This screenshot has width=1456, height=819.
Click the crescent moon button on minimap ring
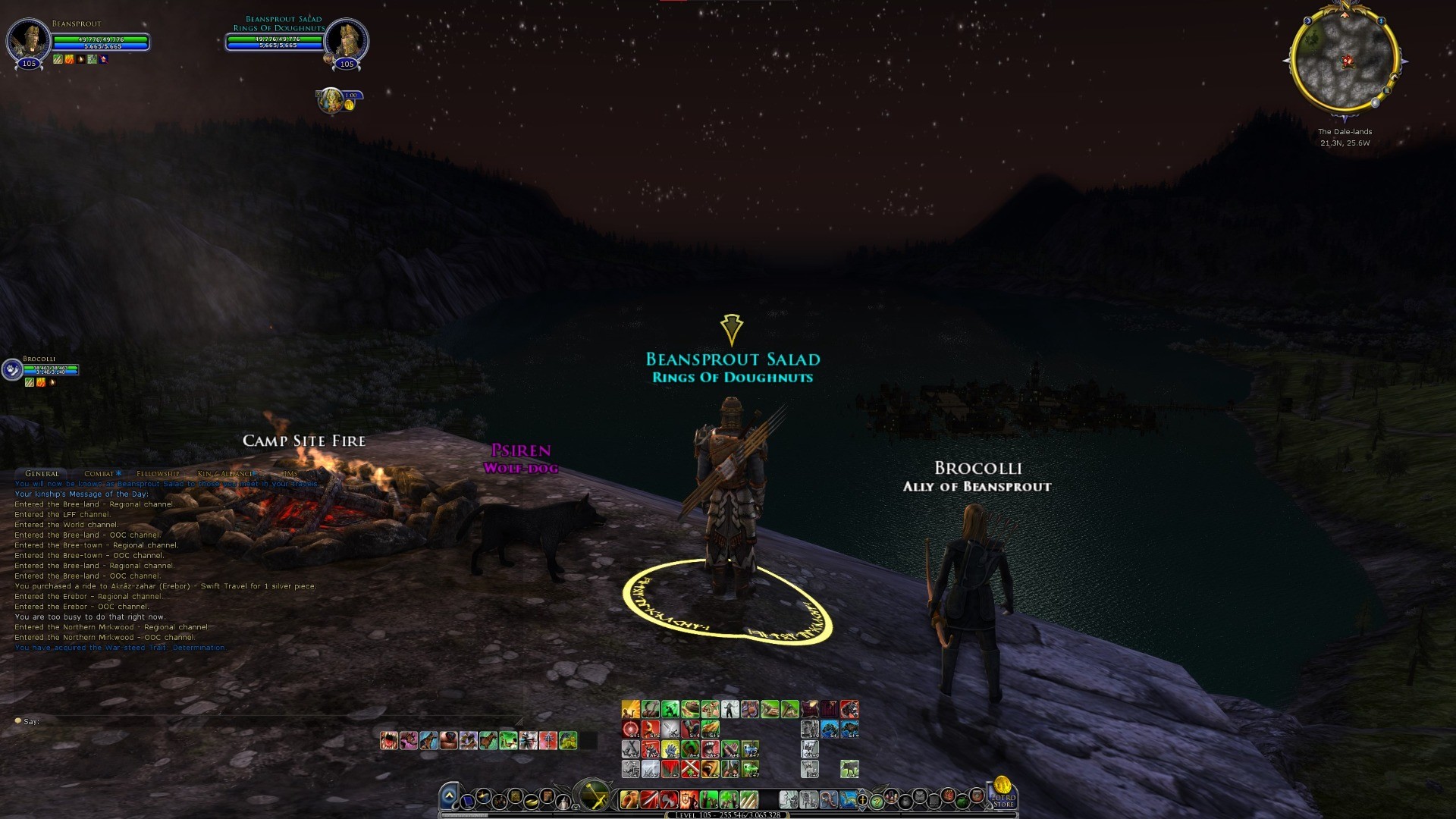pyautogui.click(x=1309, y=22)
